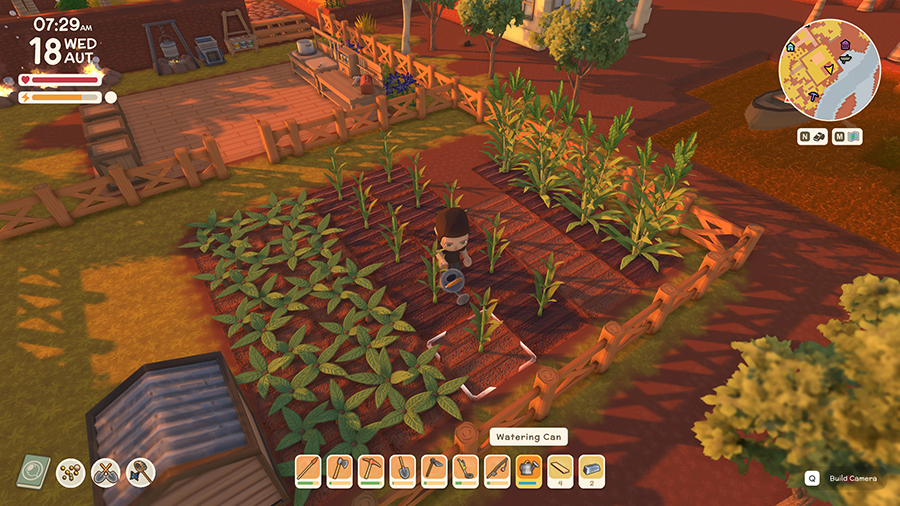Open the green journal book

[34, 471]
